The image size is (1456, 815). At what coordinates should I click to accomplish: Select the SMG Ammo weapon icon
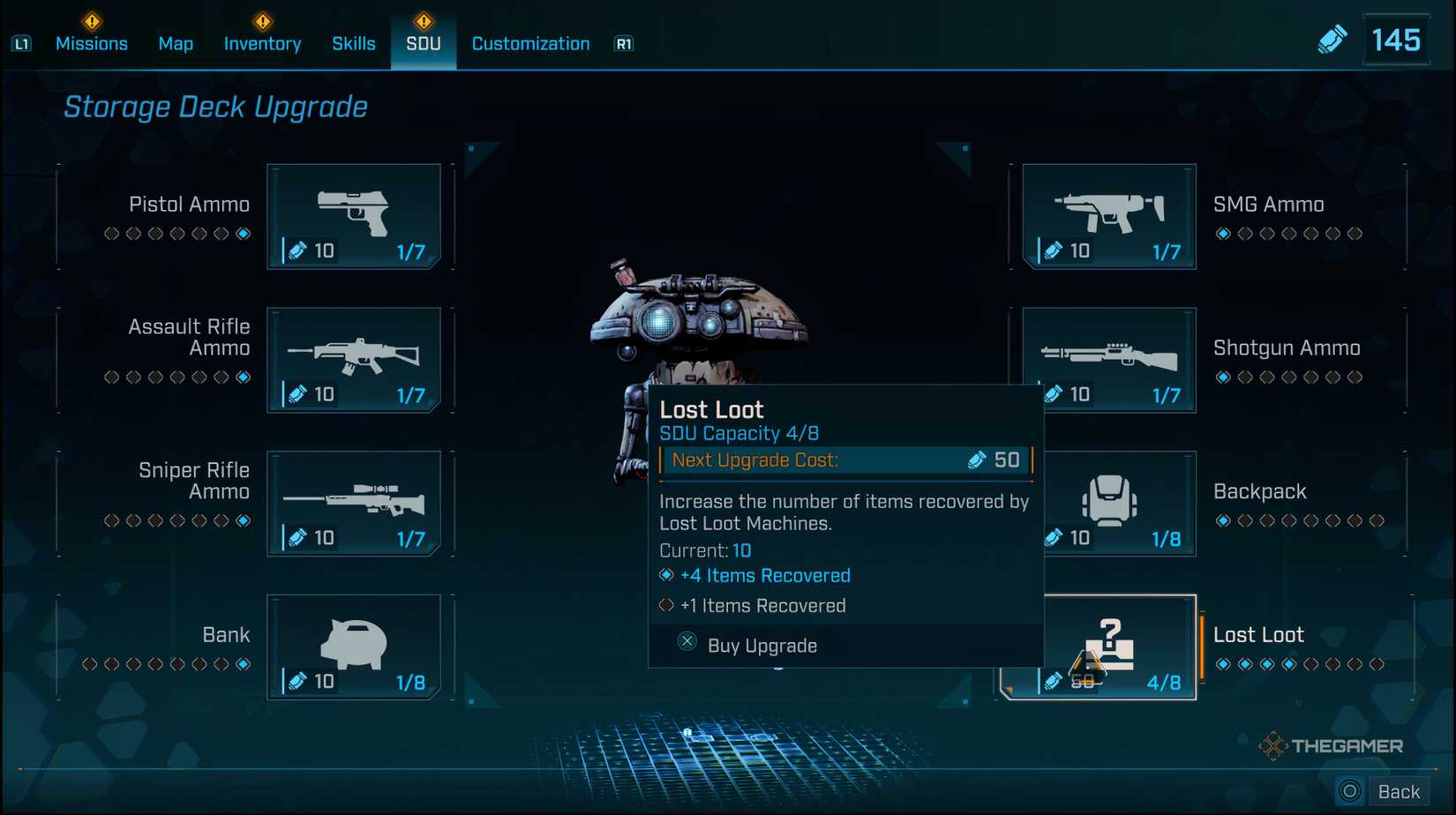[1108, 212]
